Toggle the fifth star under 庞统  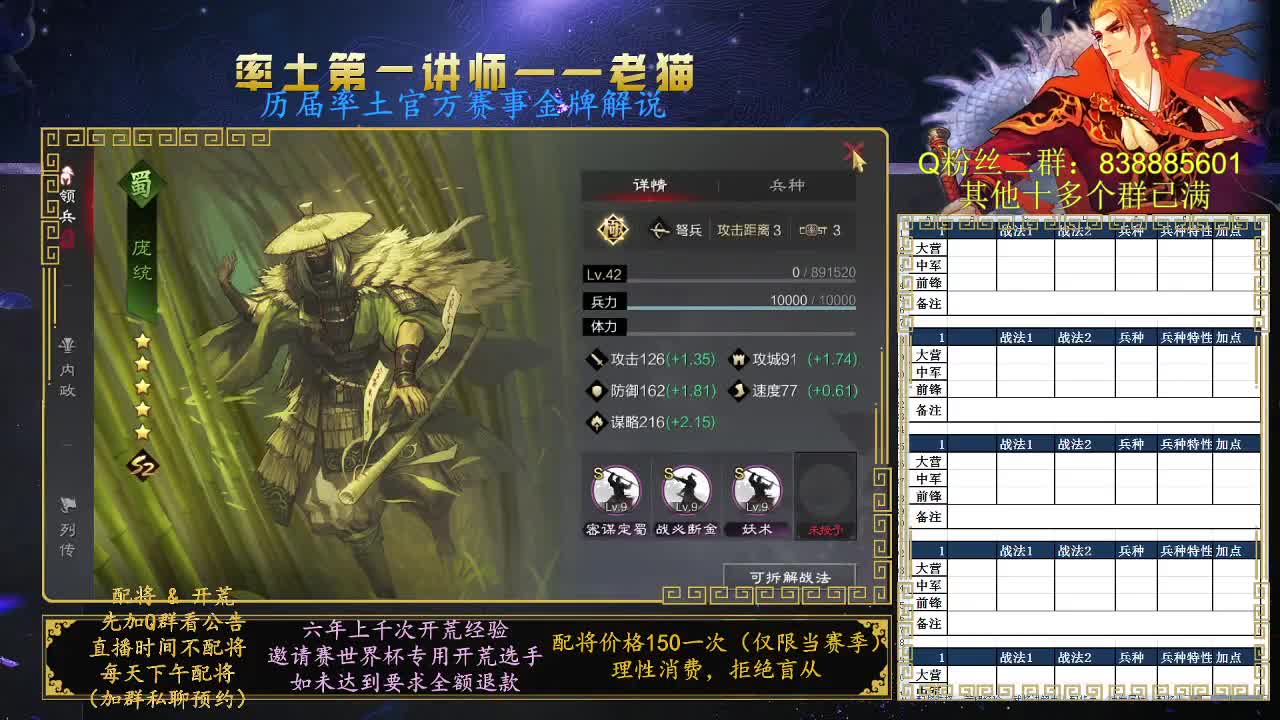(x=140, y=432)
